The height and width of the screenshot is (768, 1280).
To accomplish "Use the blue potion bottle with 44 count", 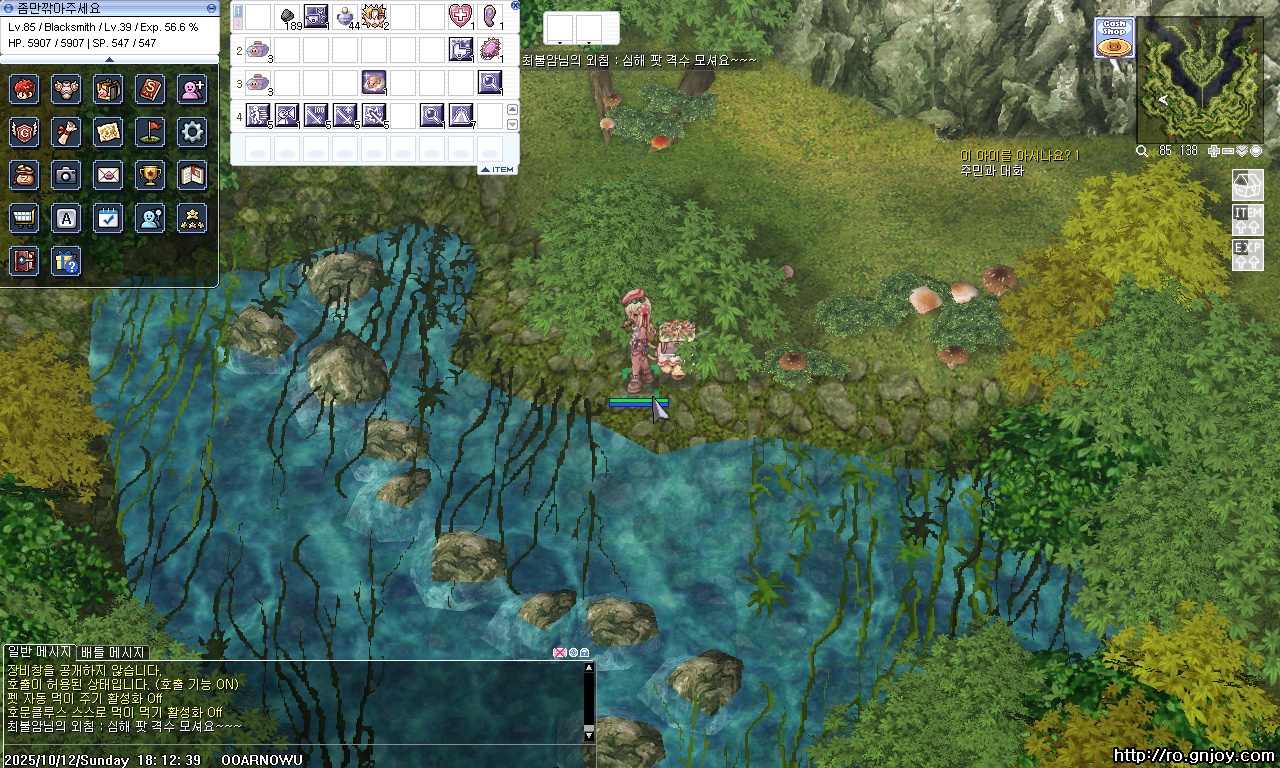I will pyautogui.click(x=346, y=16).
